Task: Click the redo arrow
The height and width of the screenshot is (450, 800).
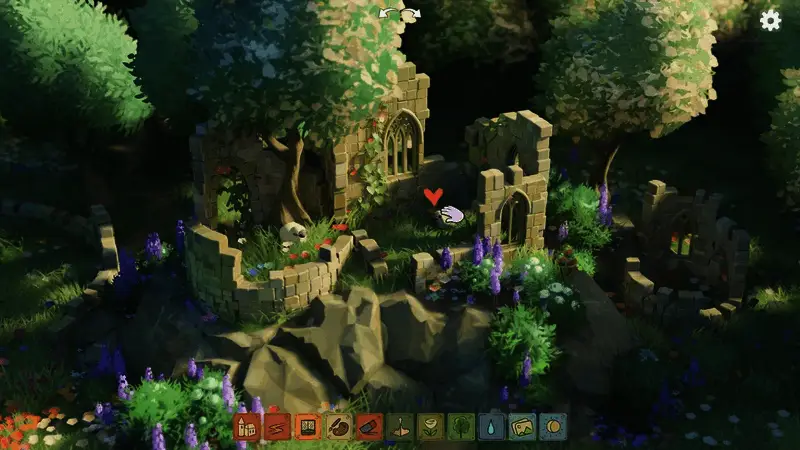Action: pos(411,13)
